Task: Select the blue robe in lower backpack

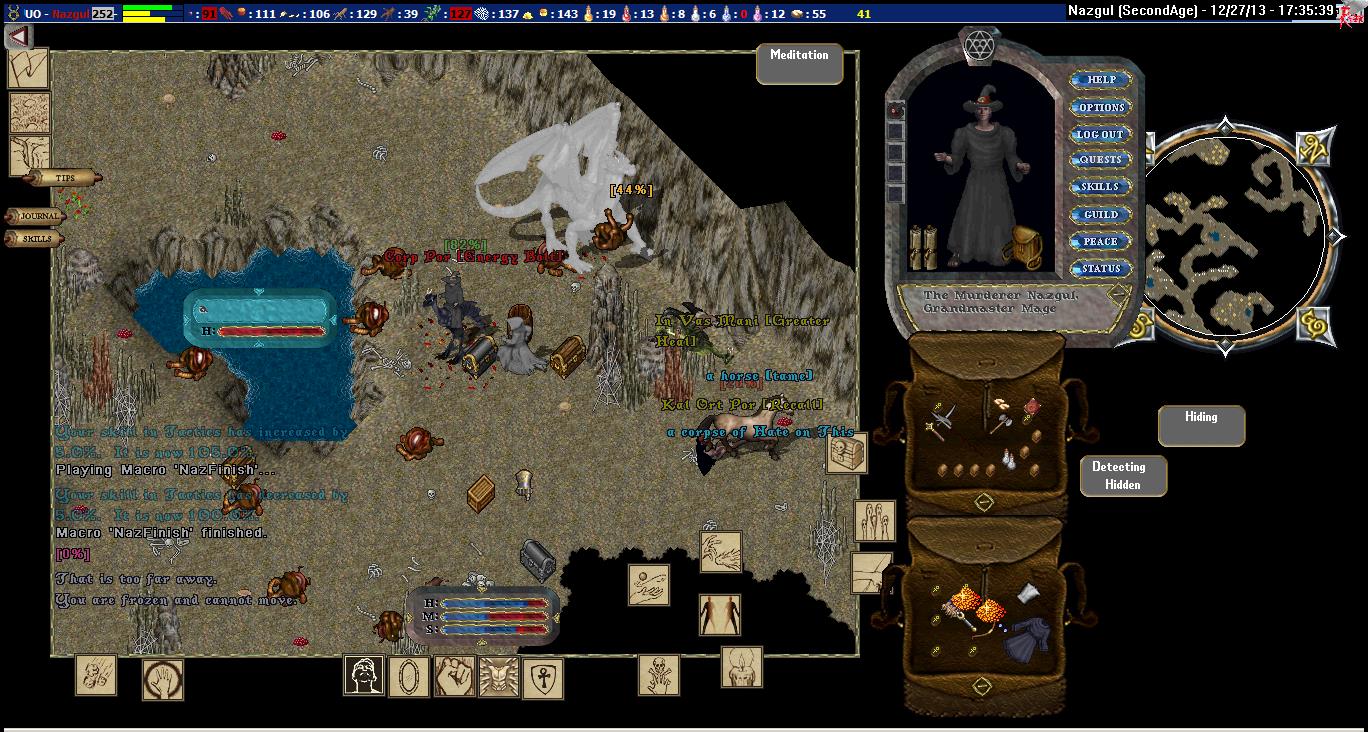Action: [1025, 637]
